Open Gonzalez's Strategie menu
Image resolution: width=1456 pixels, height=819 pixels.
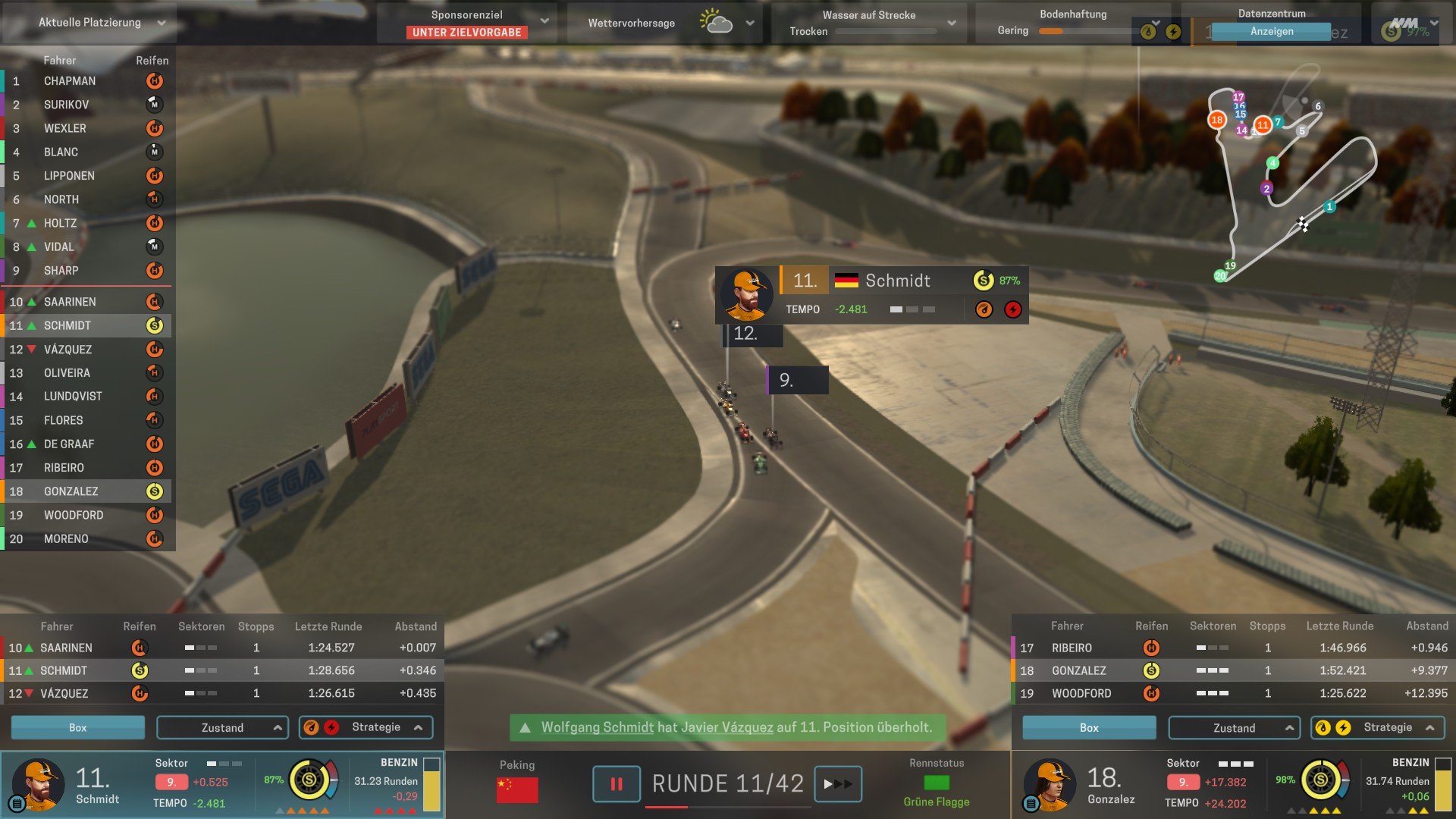[1377, 727]
